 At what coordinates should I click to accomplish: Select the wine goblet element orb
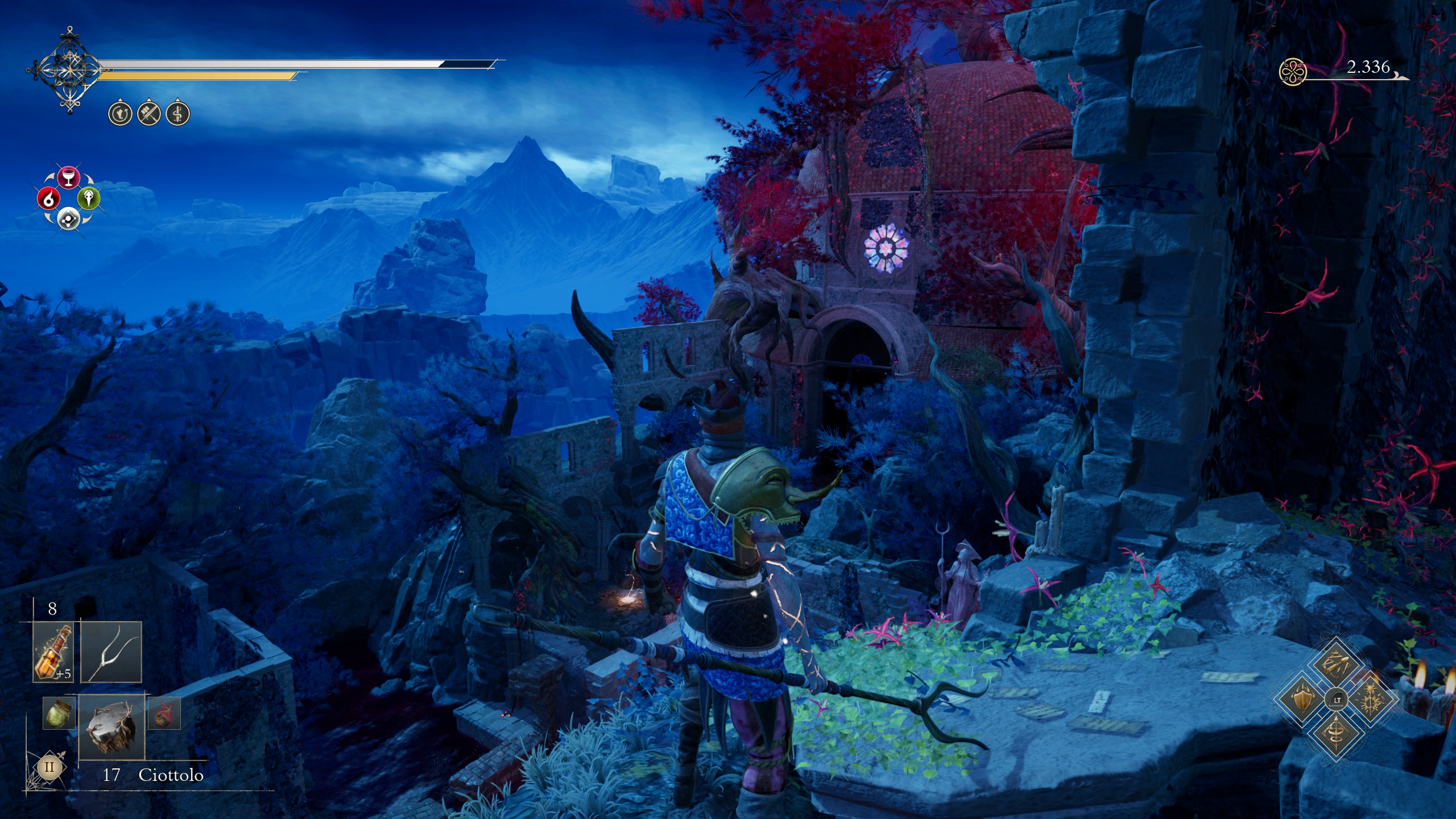click(68, 177)
